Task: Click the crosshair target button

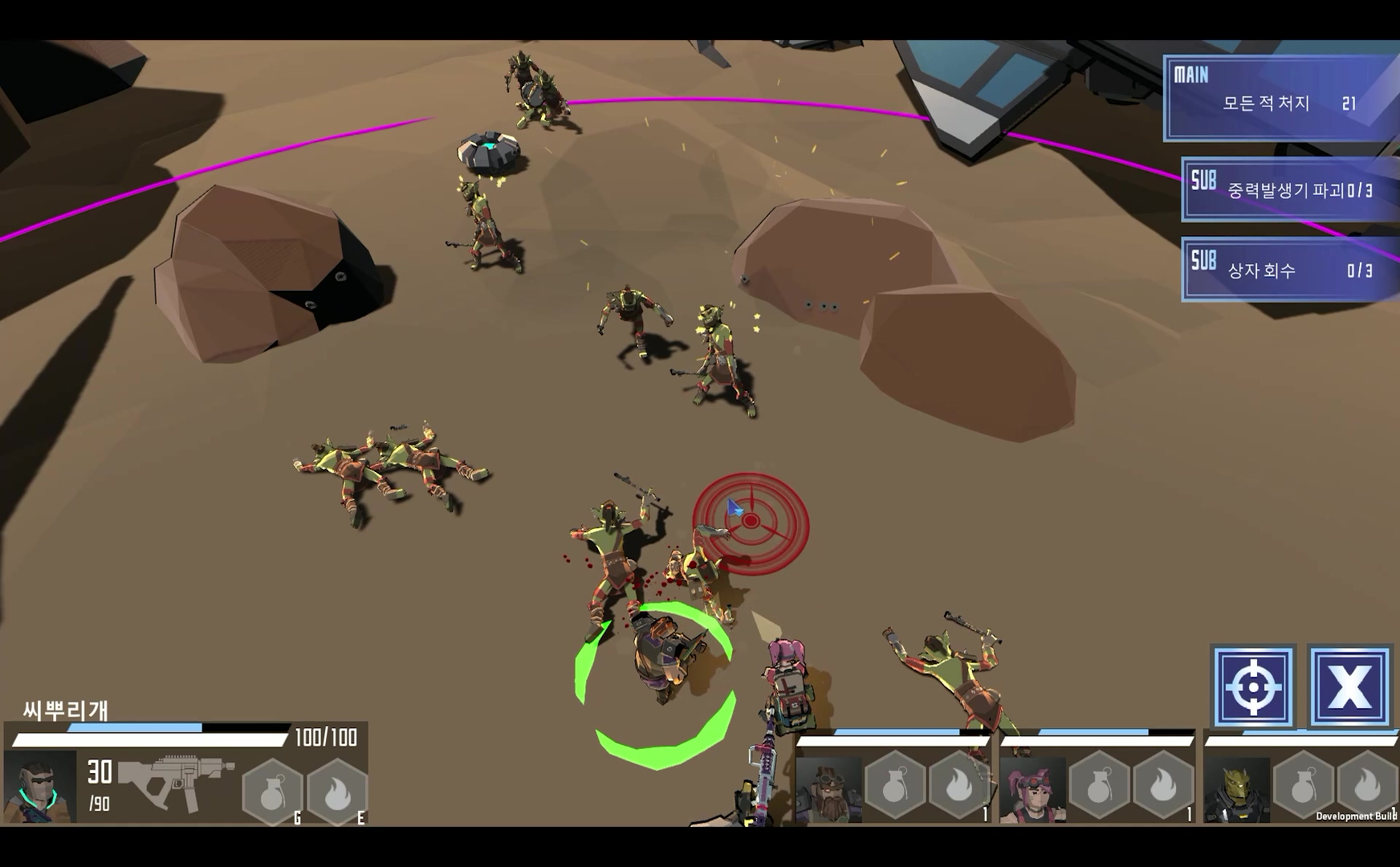Action: 1253,687
